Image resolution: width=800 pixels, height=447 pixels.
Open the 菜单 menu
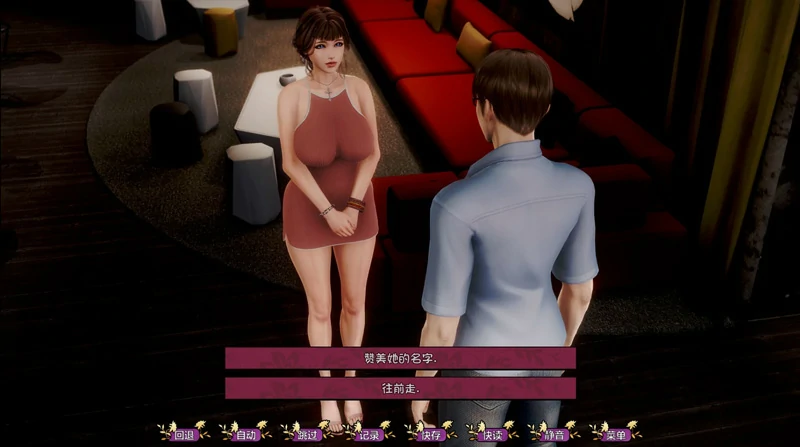tap(615, 434)
